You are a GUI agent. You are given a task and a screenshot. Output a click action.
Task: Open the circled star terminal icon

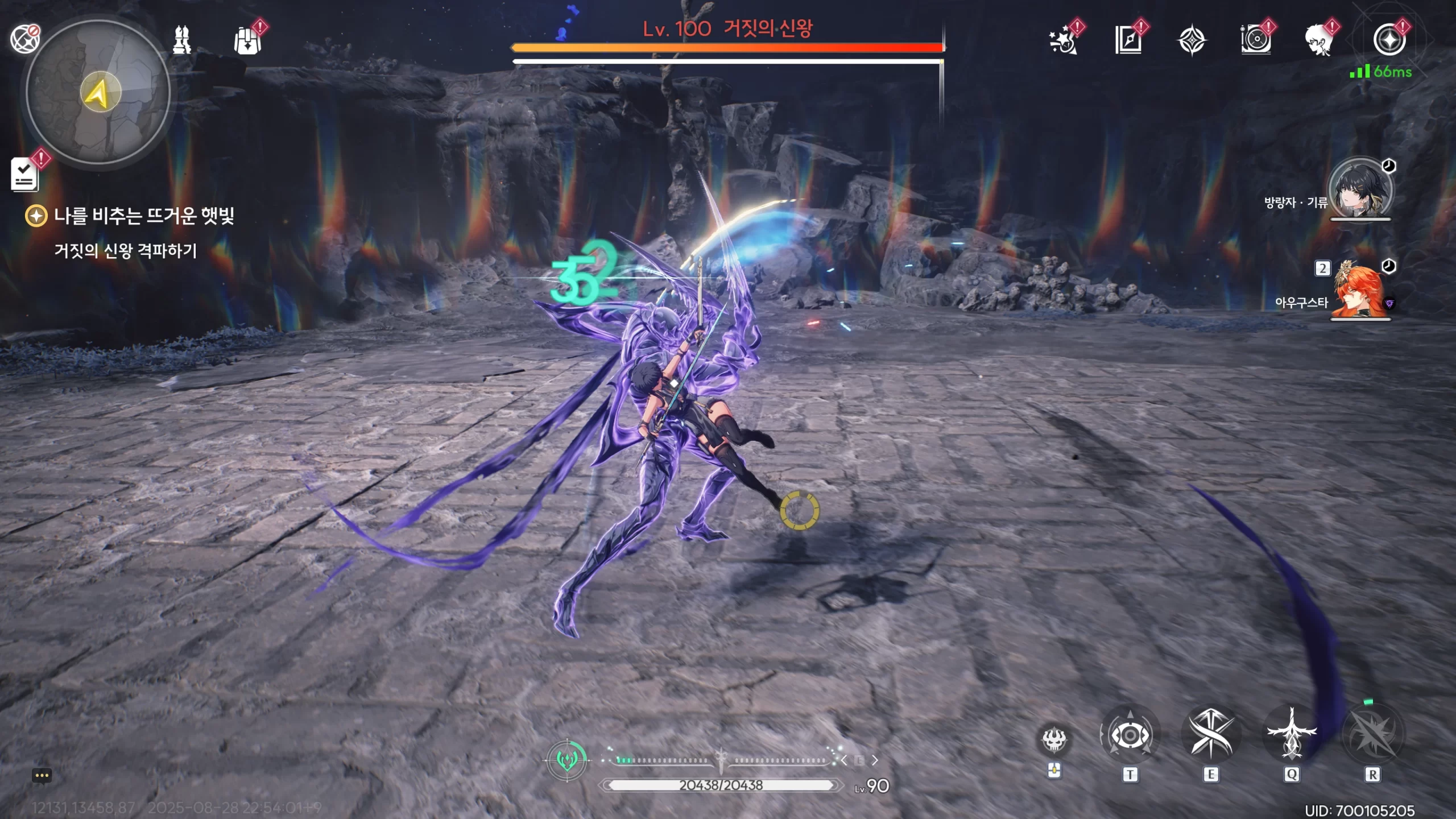tap(1389, 40)
